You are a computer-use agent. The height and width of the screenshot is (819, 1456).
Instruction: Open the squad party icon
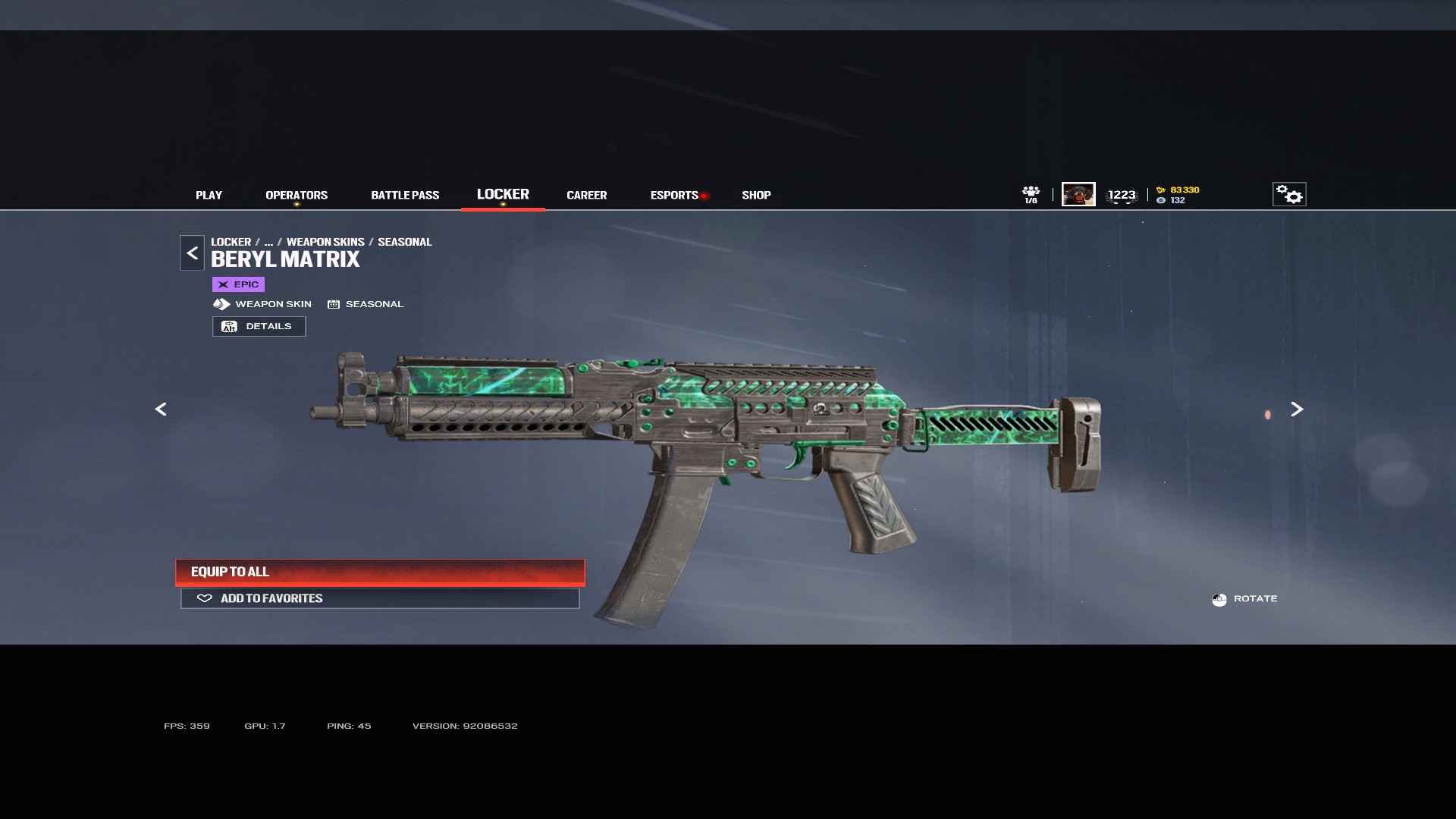(x=1031, y=194)
